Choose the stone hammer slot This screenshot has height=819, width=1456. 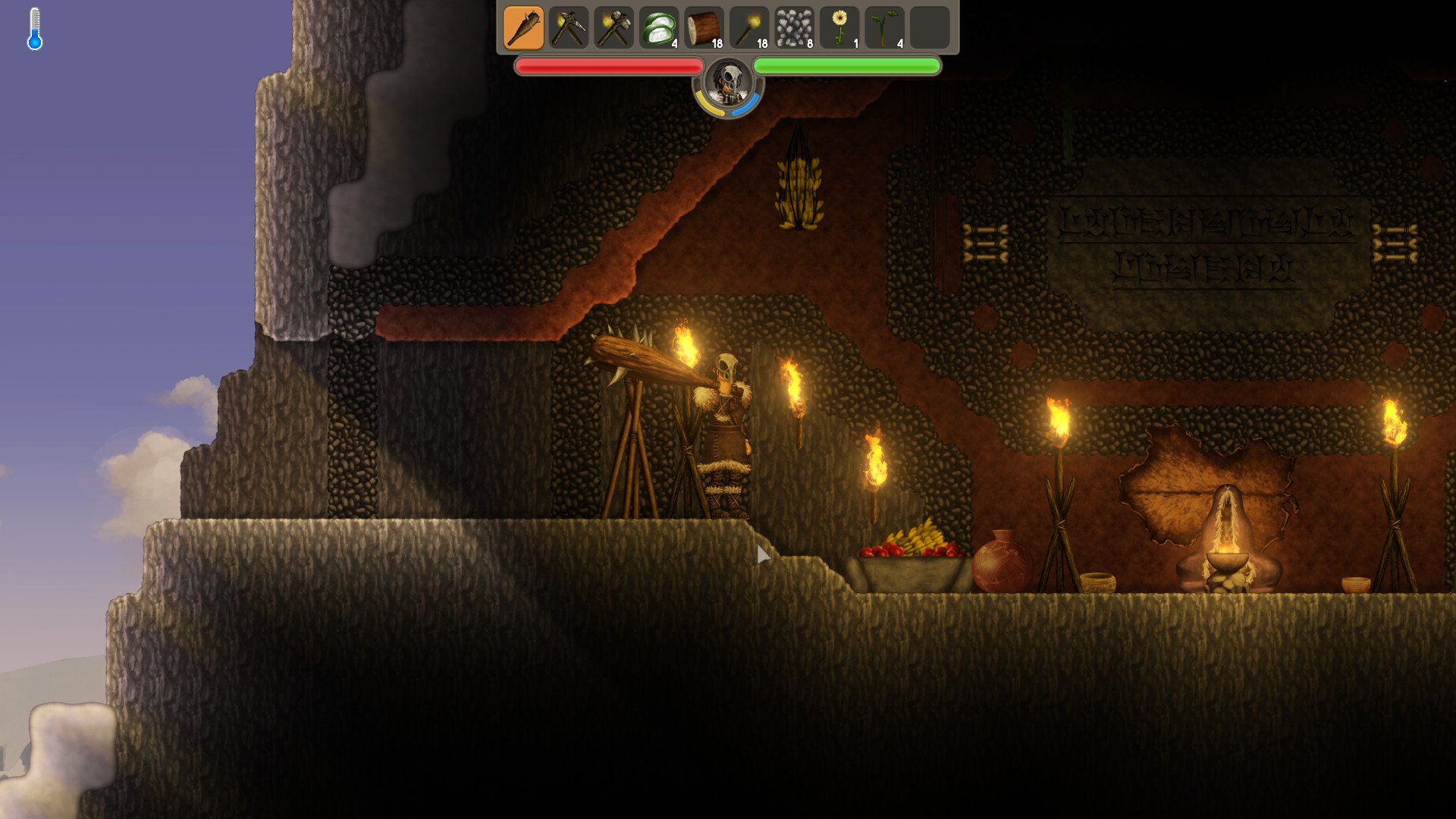click(613, 28)
